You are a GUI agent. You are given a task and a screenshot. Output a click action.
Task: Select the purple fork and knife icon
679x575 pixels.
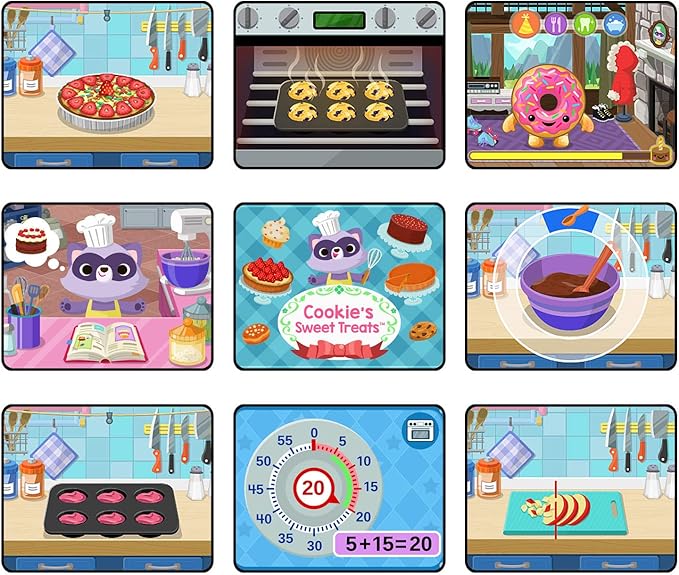click(x=555, y=24)
